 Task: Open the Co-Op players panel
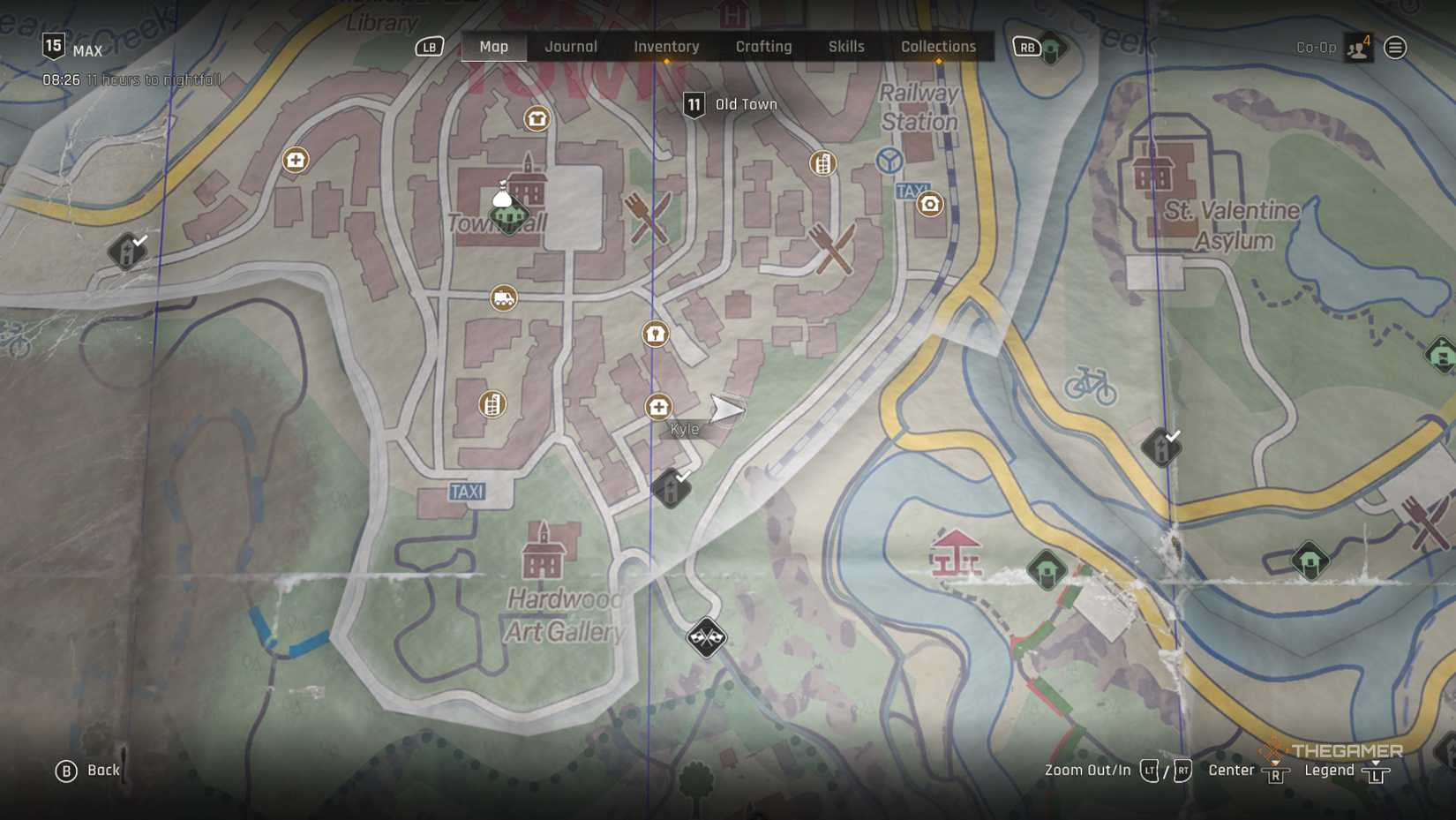tap(1357, 48)
